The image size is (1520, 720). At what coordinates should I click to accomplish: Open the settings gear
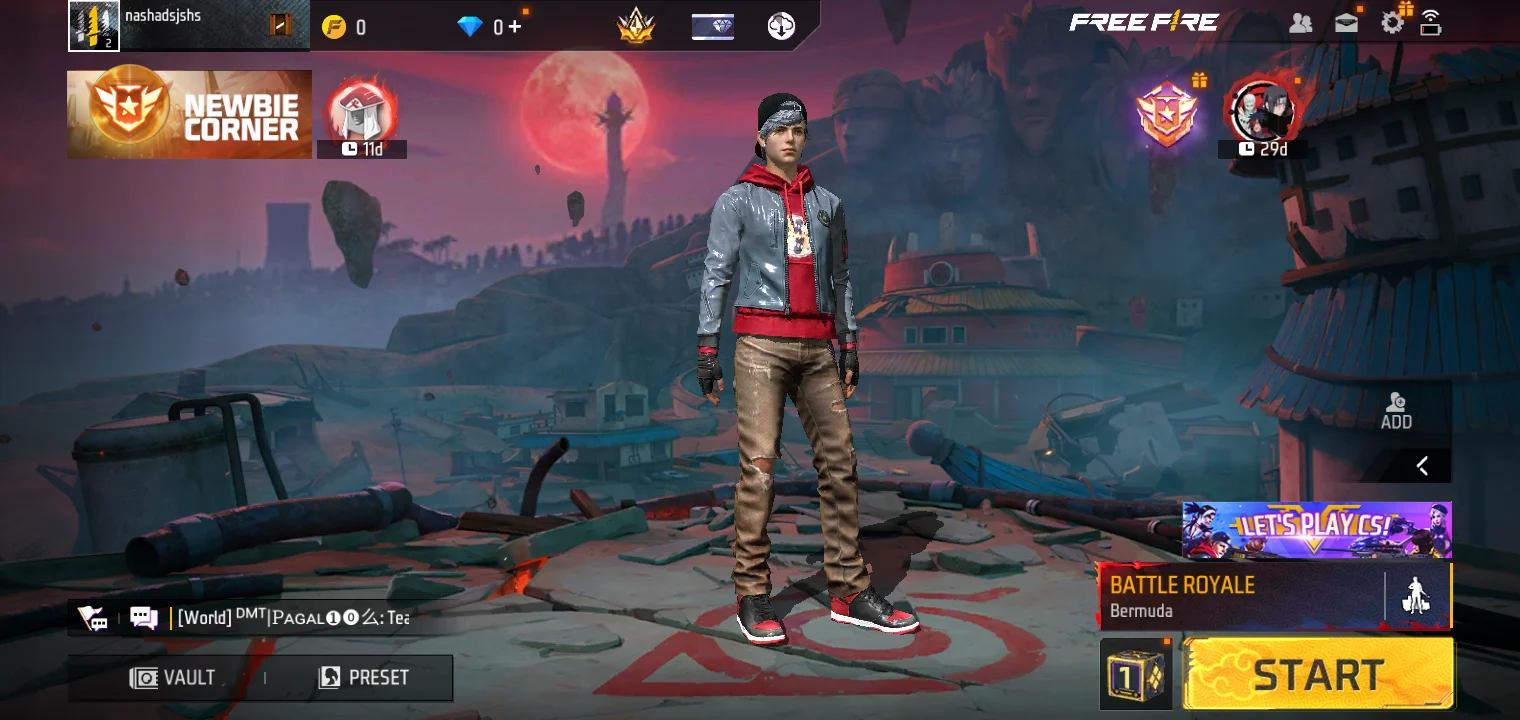[1392, 23]
